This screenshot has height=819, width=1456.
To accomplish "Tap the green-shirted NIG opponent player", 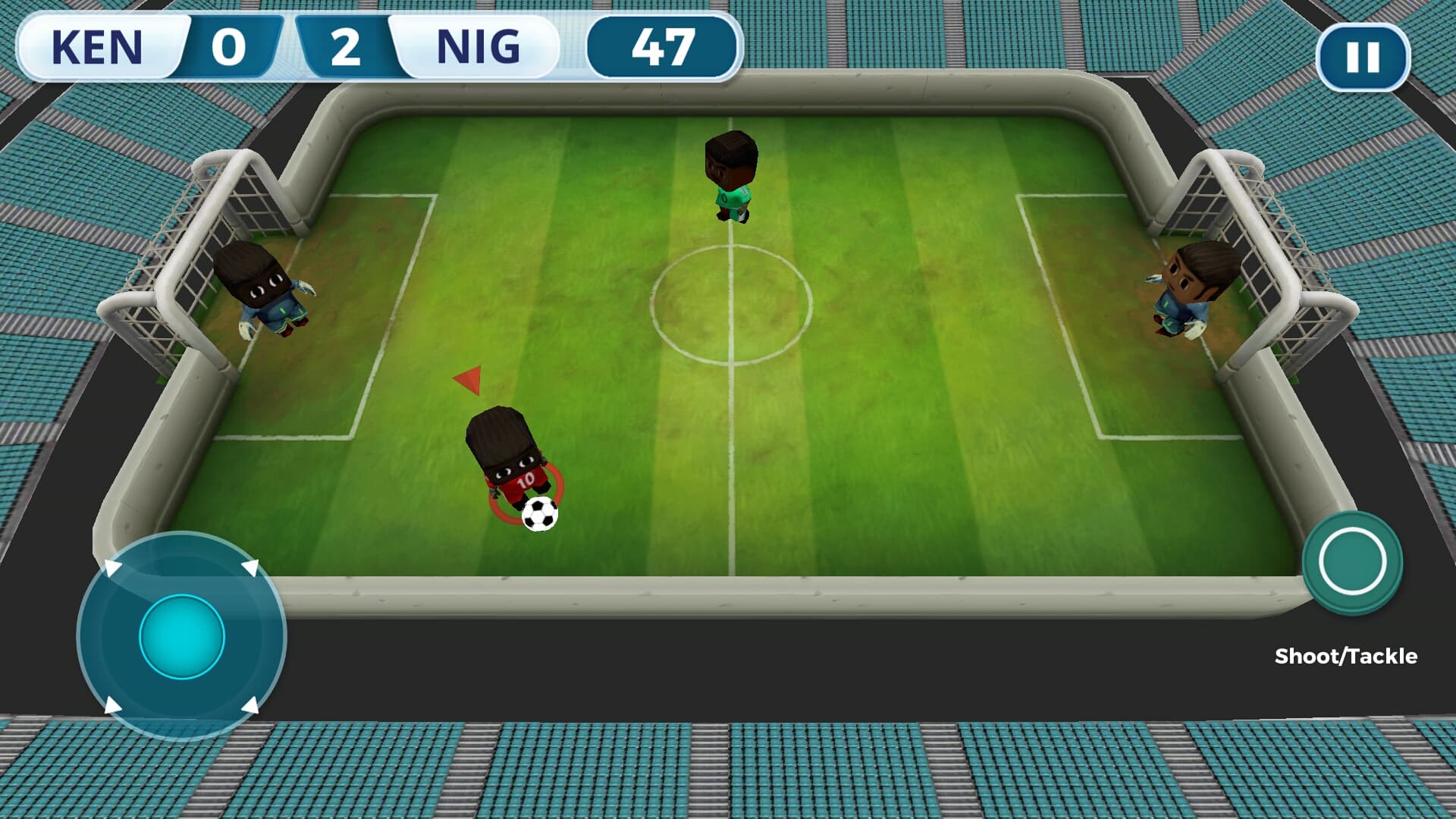I will click(730, 180).
